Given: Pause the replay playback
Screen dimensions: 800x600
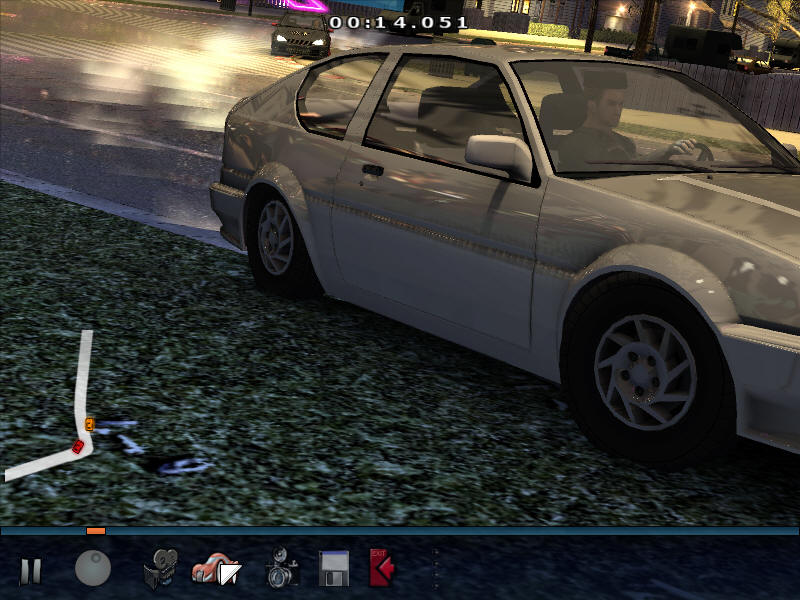Looking at the screenshot, I should 31,571.
